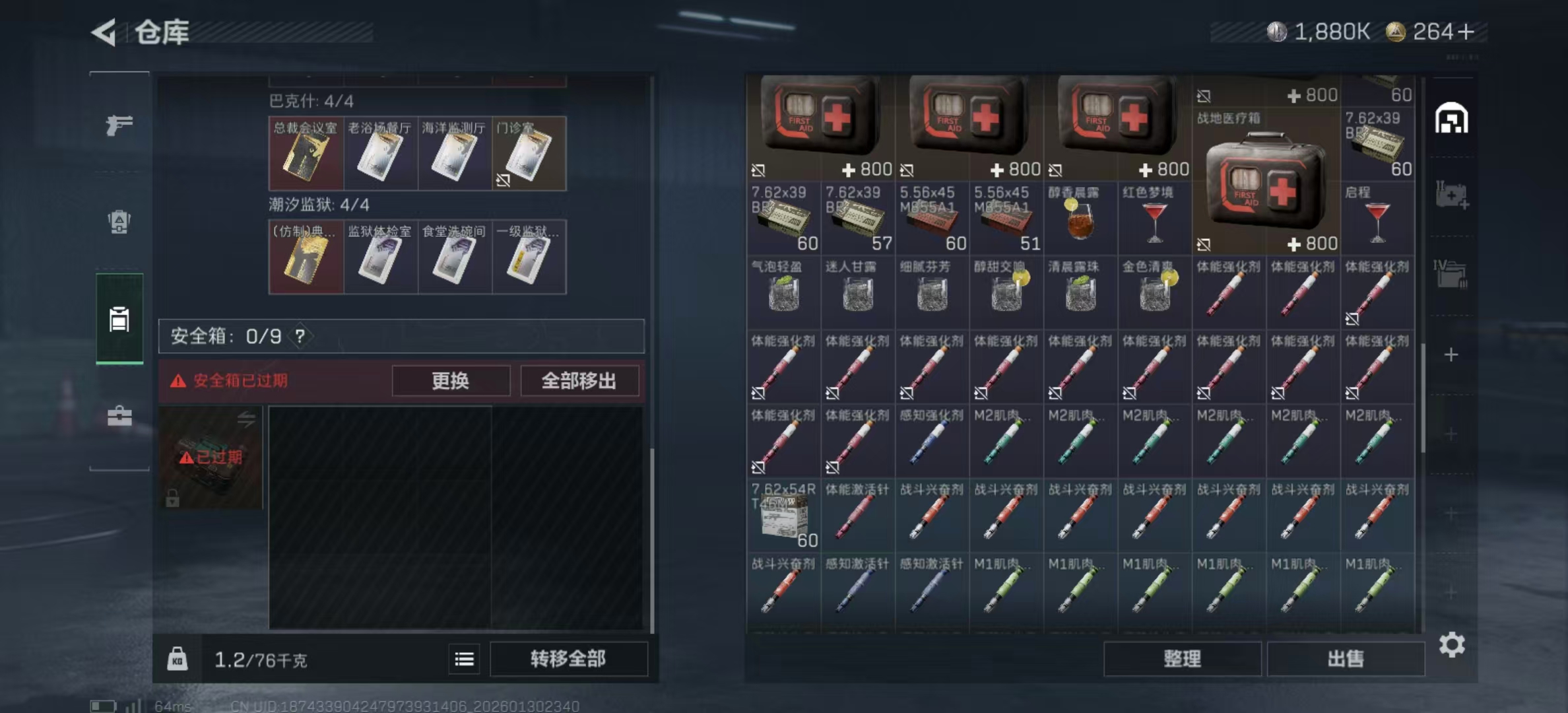Image resolution: width=1568 pixels, height=713 pixels.
Task: Click the question mark help beside 安全箱 0/9
Action: point(302,335)
